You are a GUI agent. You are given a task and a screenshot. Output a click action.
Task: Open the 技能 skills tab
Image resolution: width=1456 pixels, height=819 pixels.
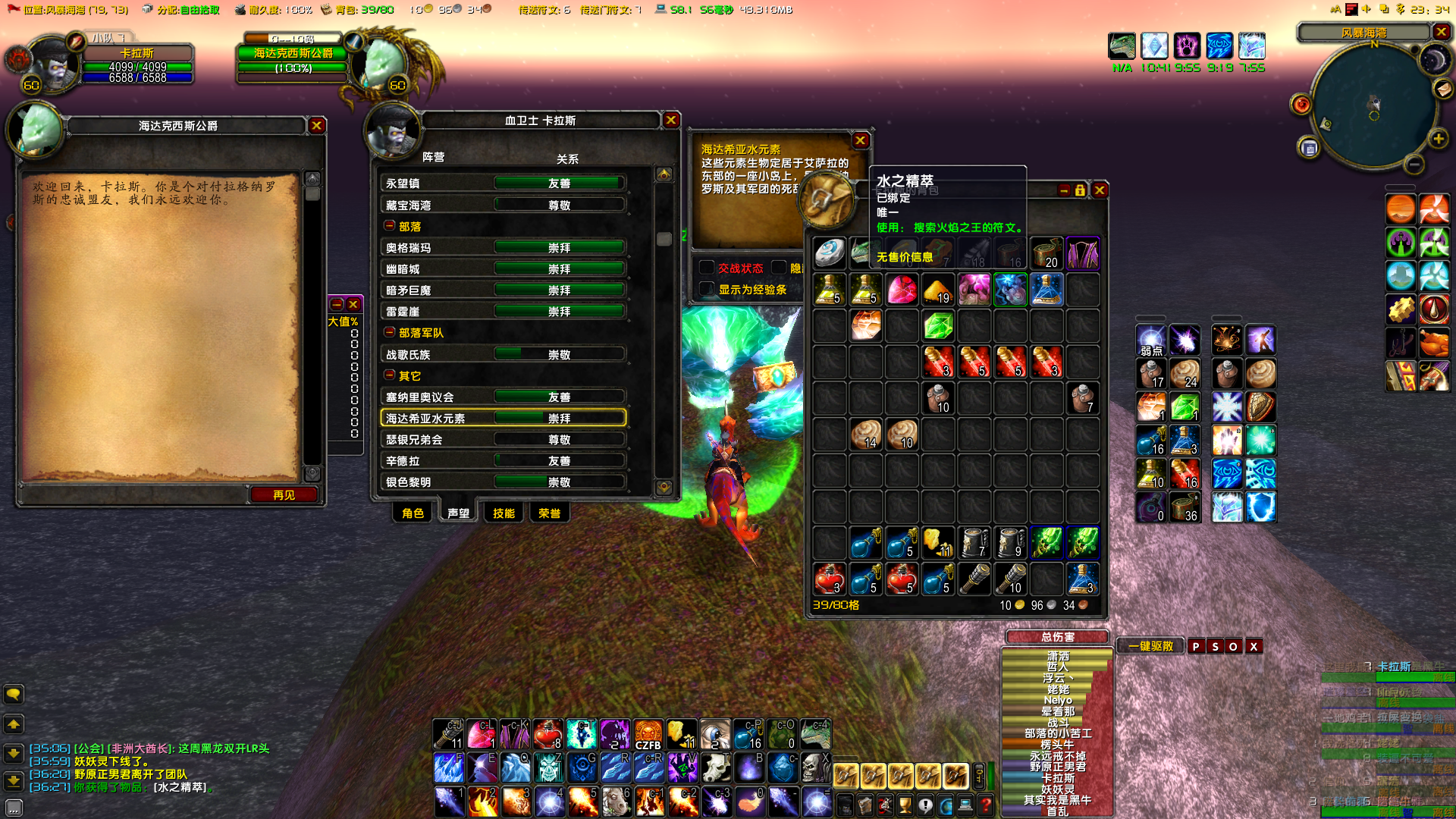point(504,513)
